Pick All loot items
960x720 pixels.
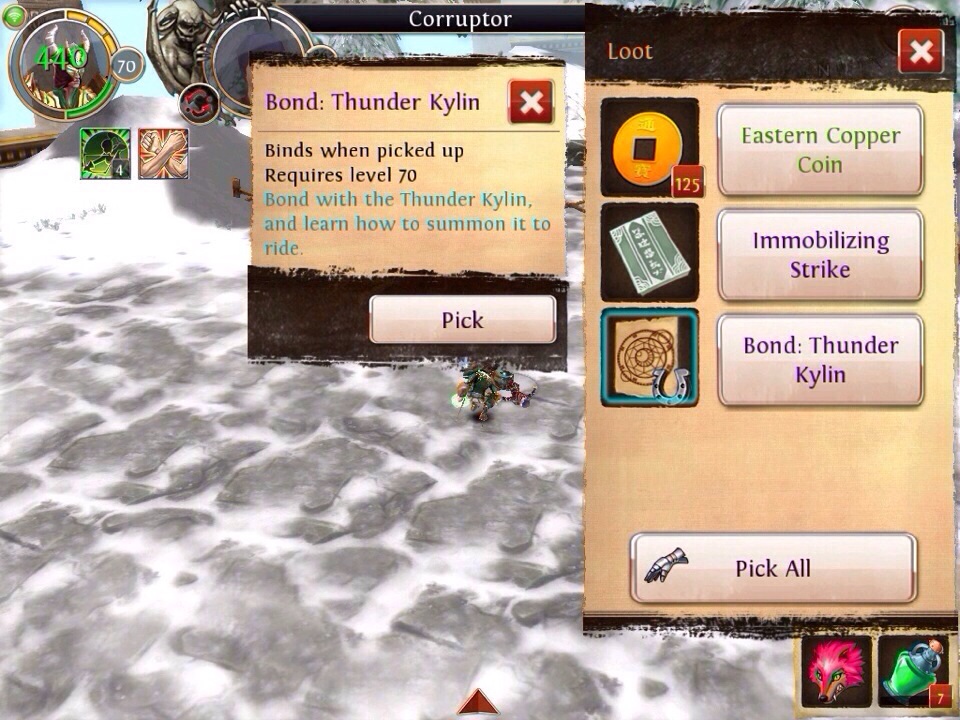(x=772, y=568)
